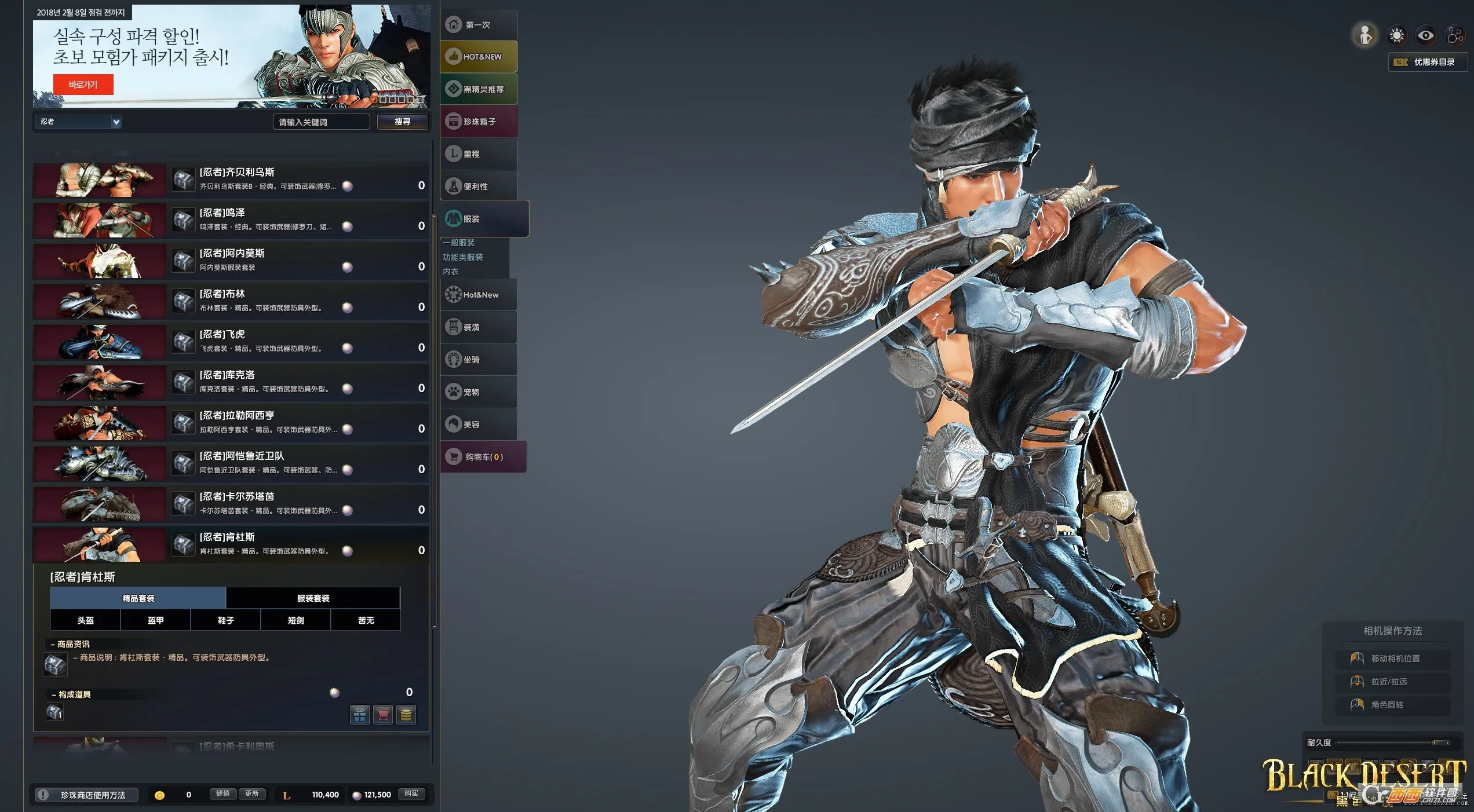Click the gift box icon to send outfit
The image size is (1474, 812).
359,715
